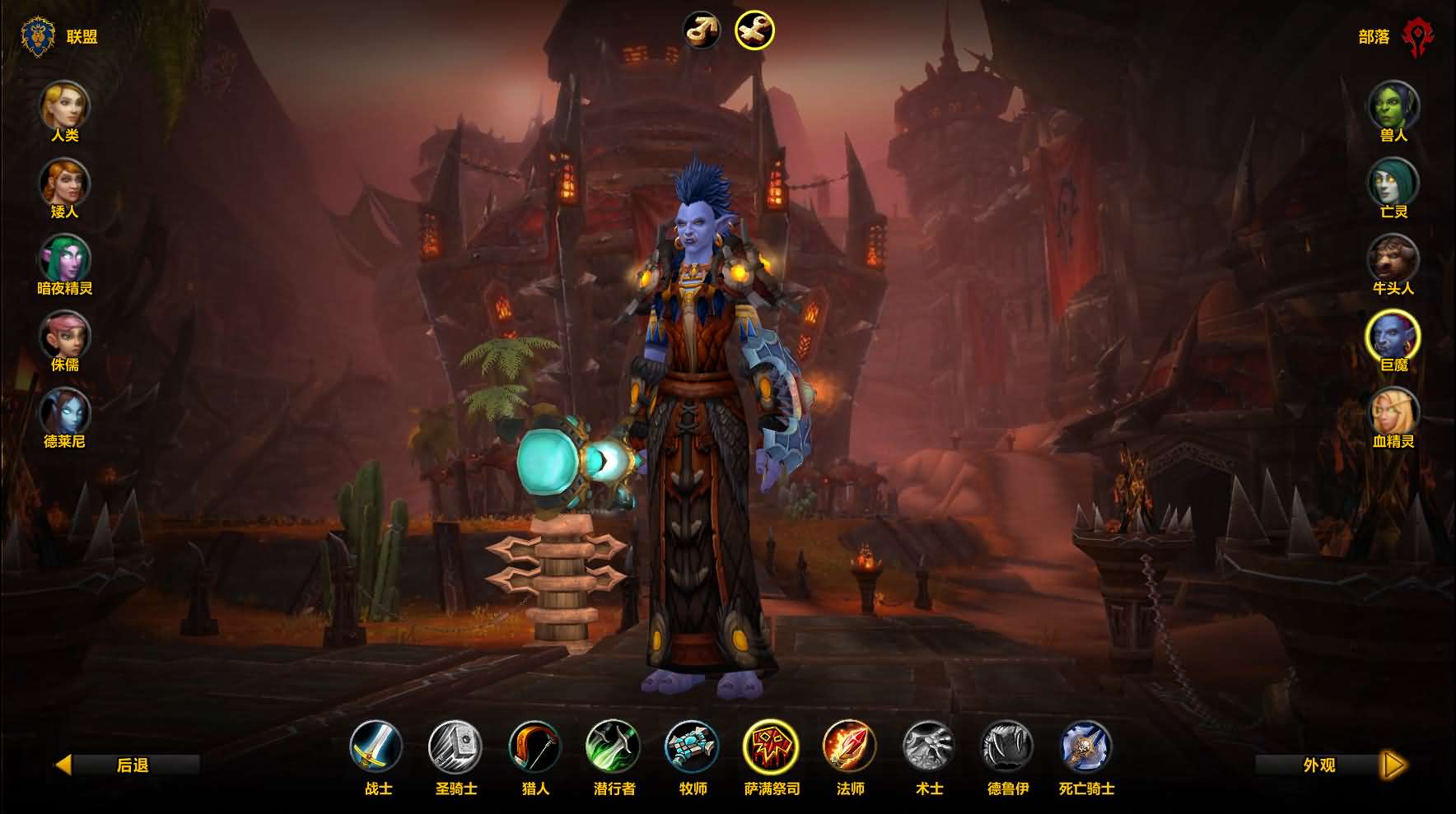This screenshot has width=1456, height=814.
Task: Switch to the male gender icon
Action: tap(702, 30)
